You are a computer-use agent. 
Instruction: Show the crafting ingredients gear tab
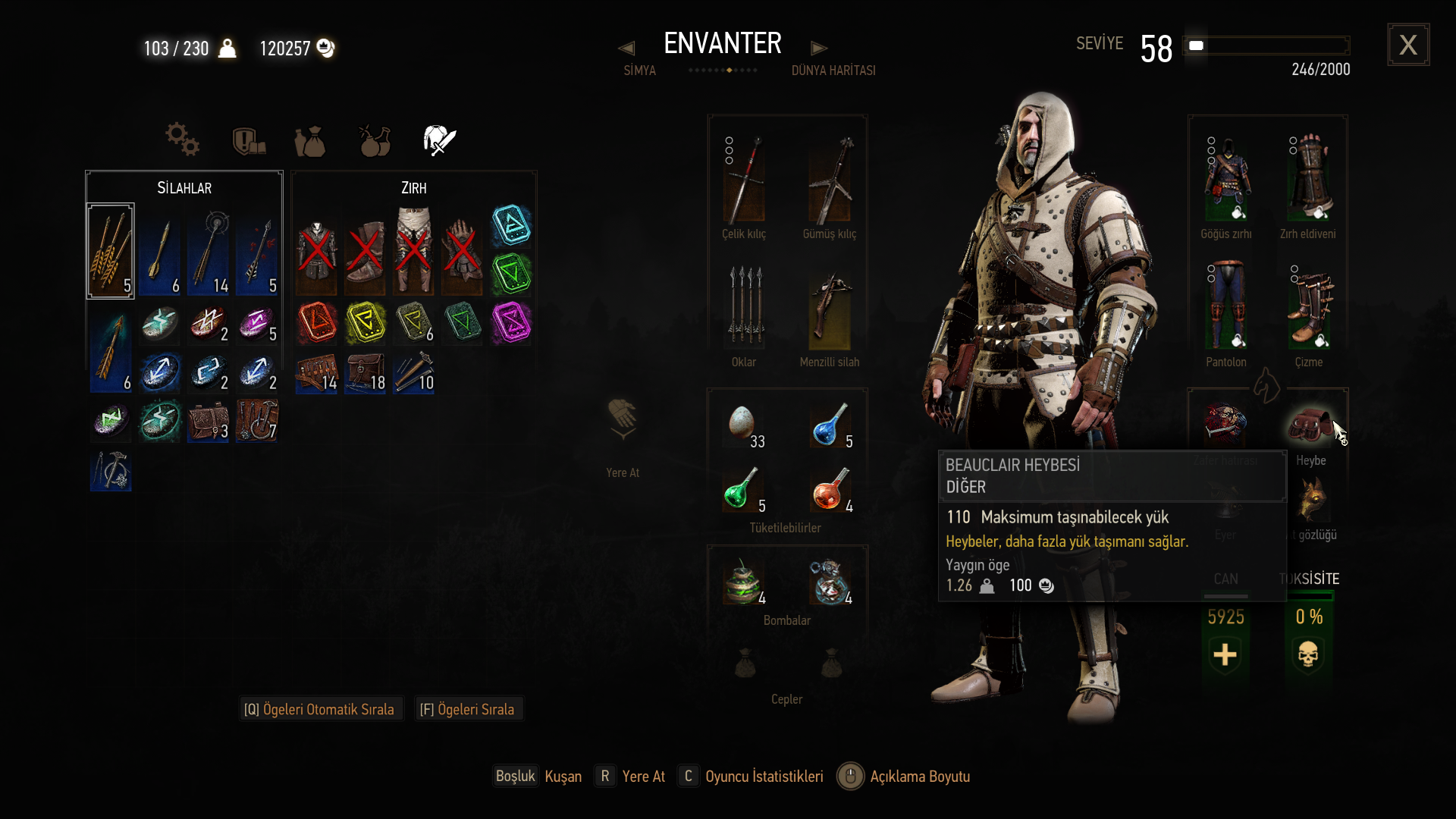click(182, 140)
